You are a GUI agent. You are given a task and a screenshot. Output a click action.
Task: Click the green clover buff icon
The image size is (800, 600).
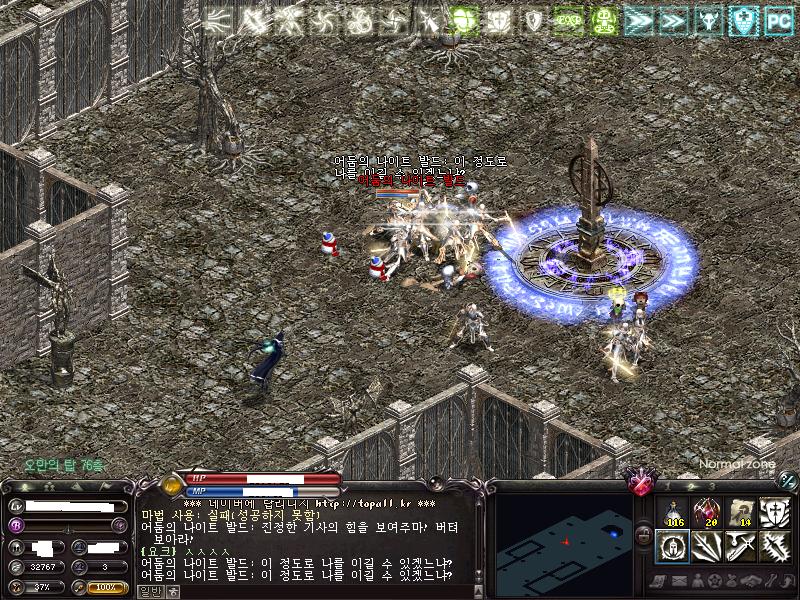[465, 19]
